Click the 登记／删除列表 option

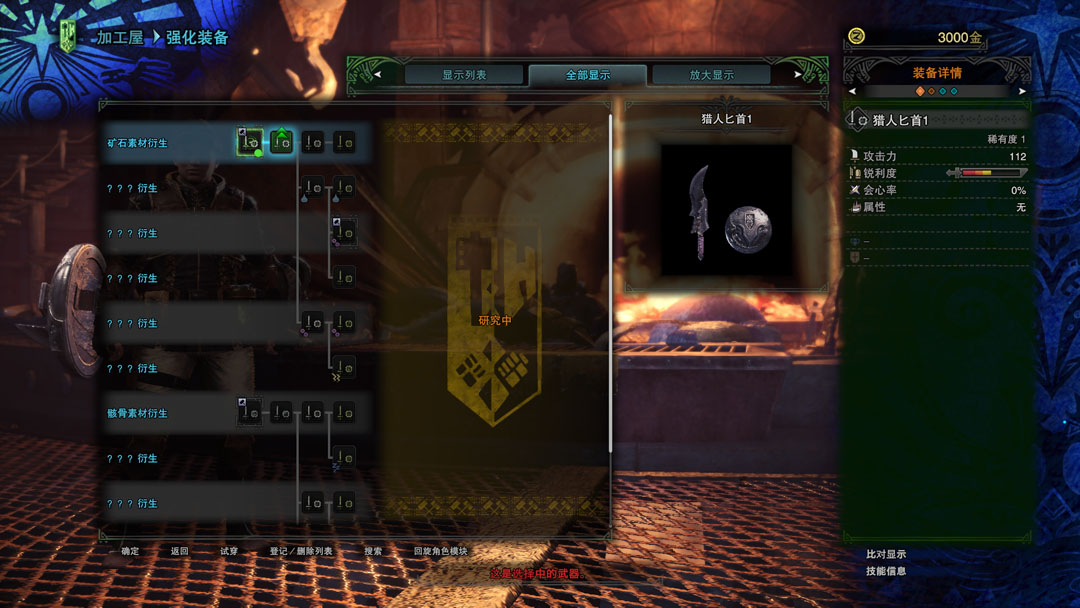click(x=301, y=551)
